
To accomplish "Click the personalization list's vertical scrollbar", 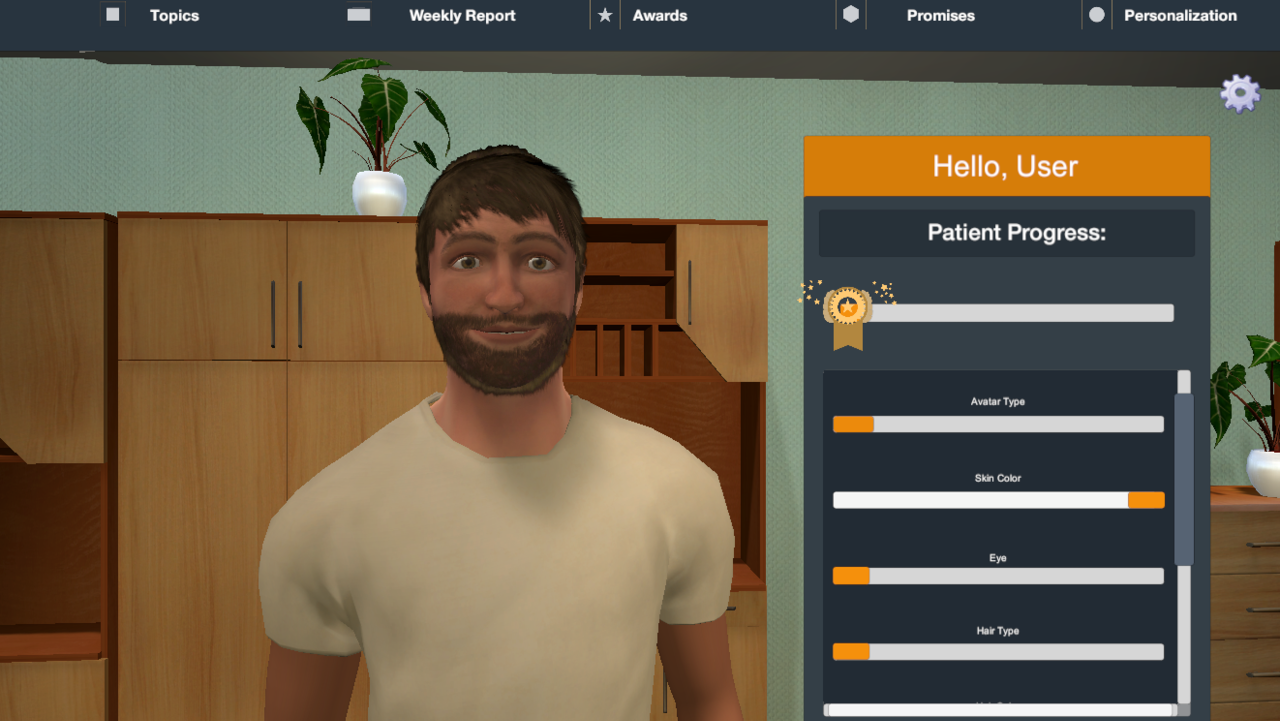I will coord(1184,480).
